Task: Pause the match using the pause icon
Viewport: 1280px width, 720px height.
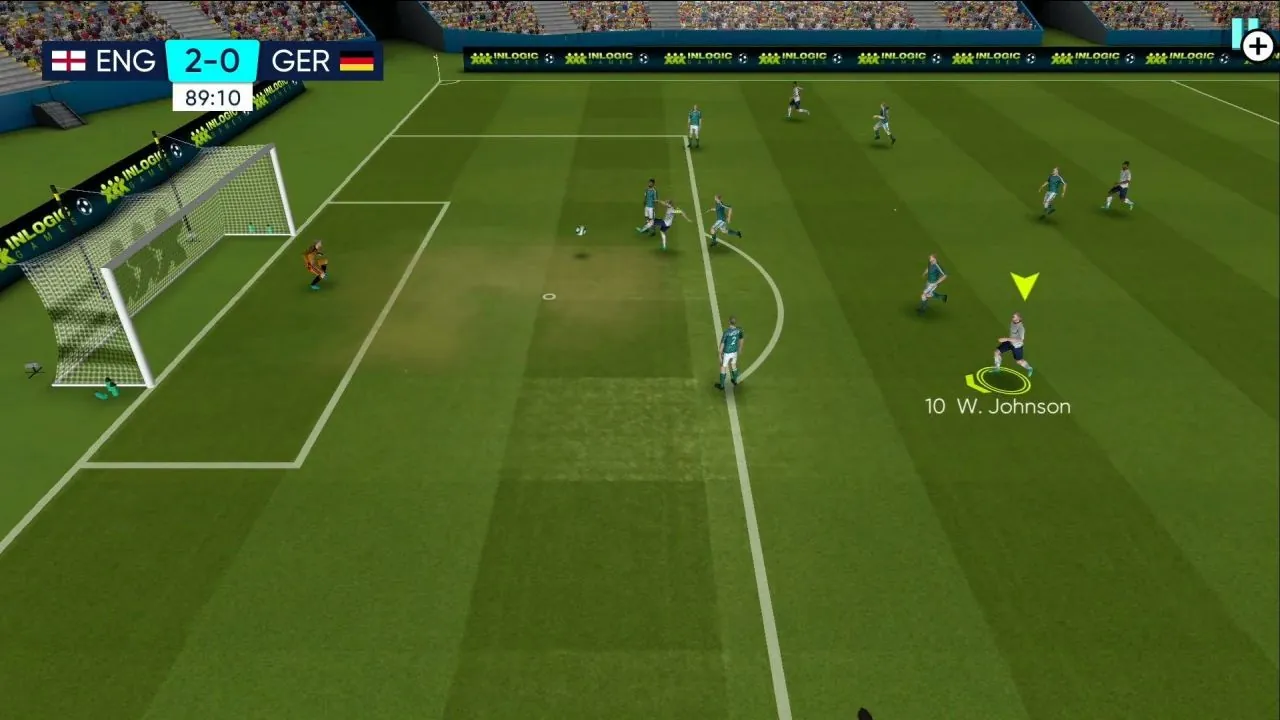Action: click(x=1243, y=24)
